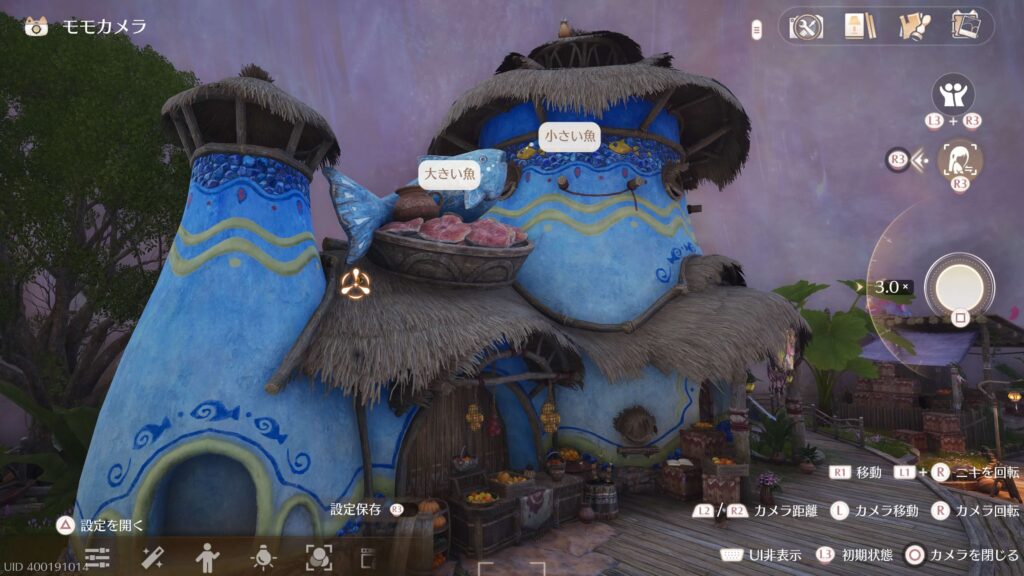Open the photo album icon
1024x576 pixels.
point(965,27)
